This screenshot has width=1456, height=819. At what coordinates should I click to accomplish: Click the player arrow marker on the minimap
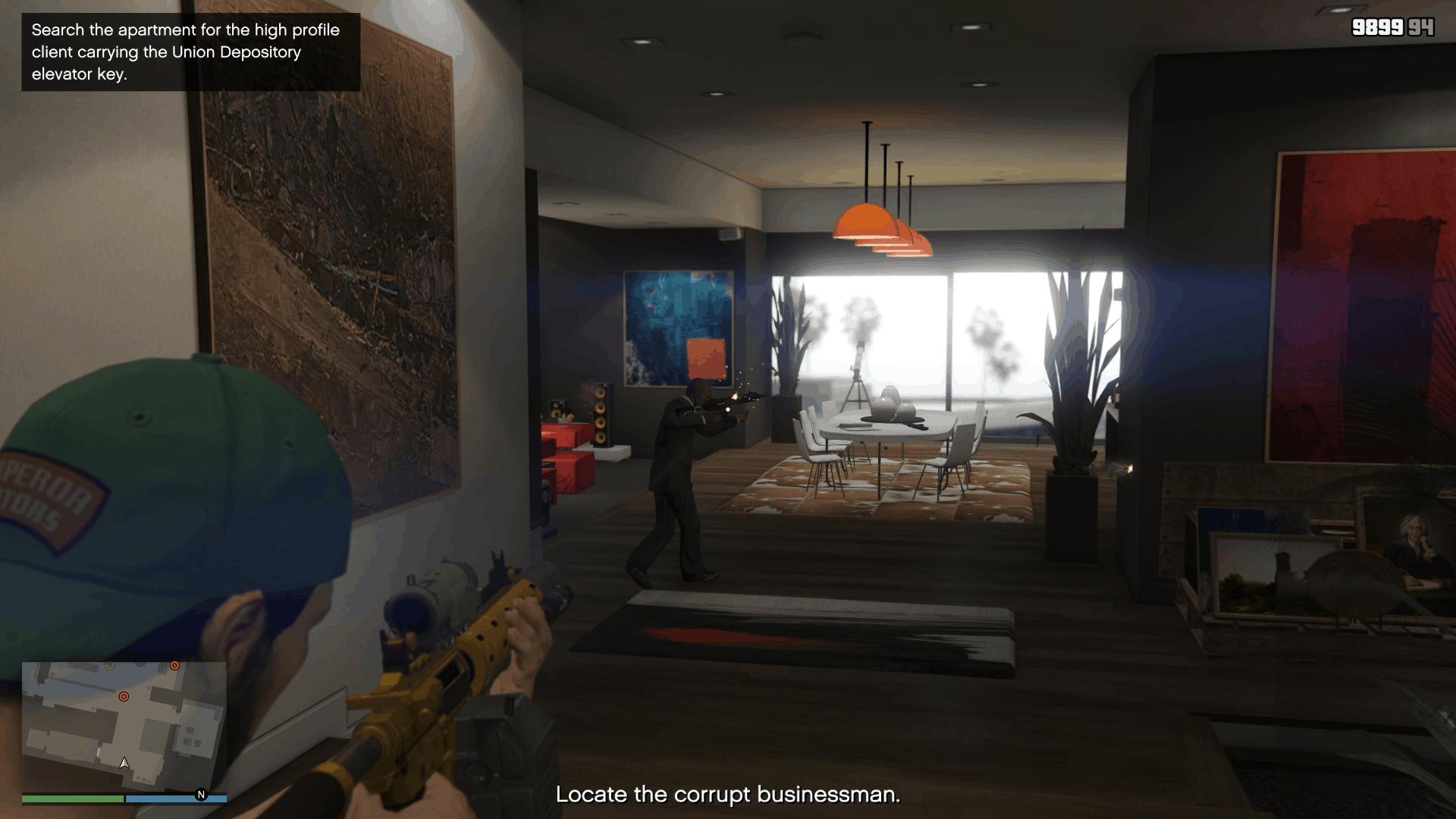(x=125, y=764)
